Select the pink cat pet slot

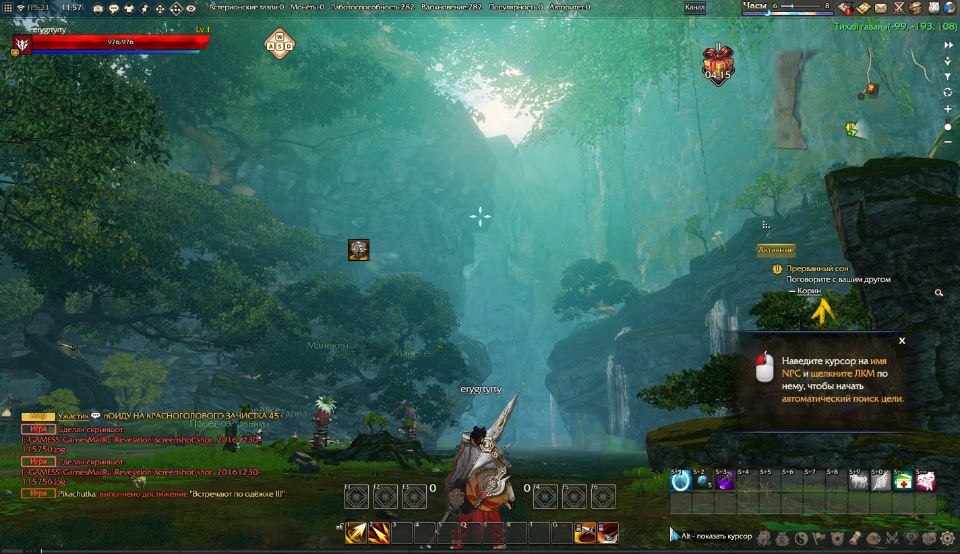925,482
